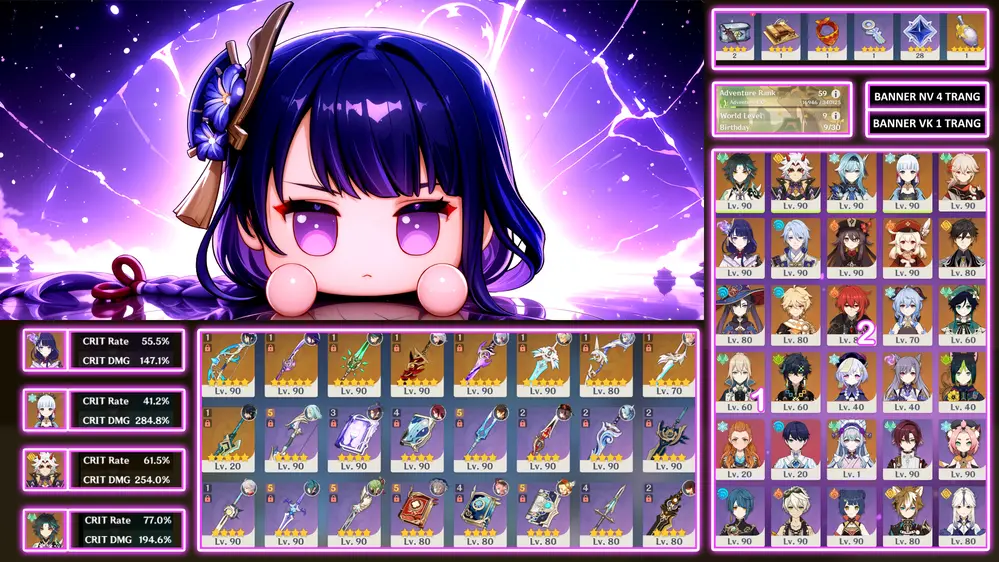Pick the Raiden Shogun character tile
This screenshot has width=999, height=562.
[x=741, y=246]
